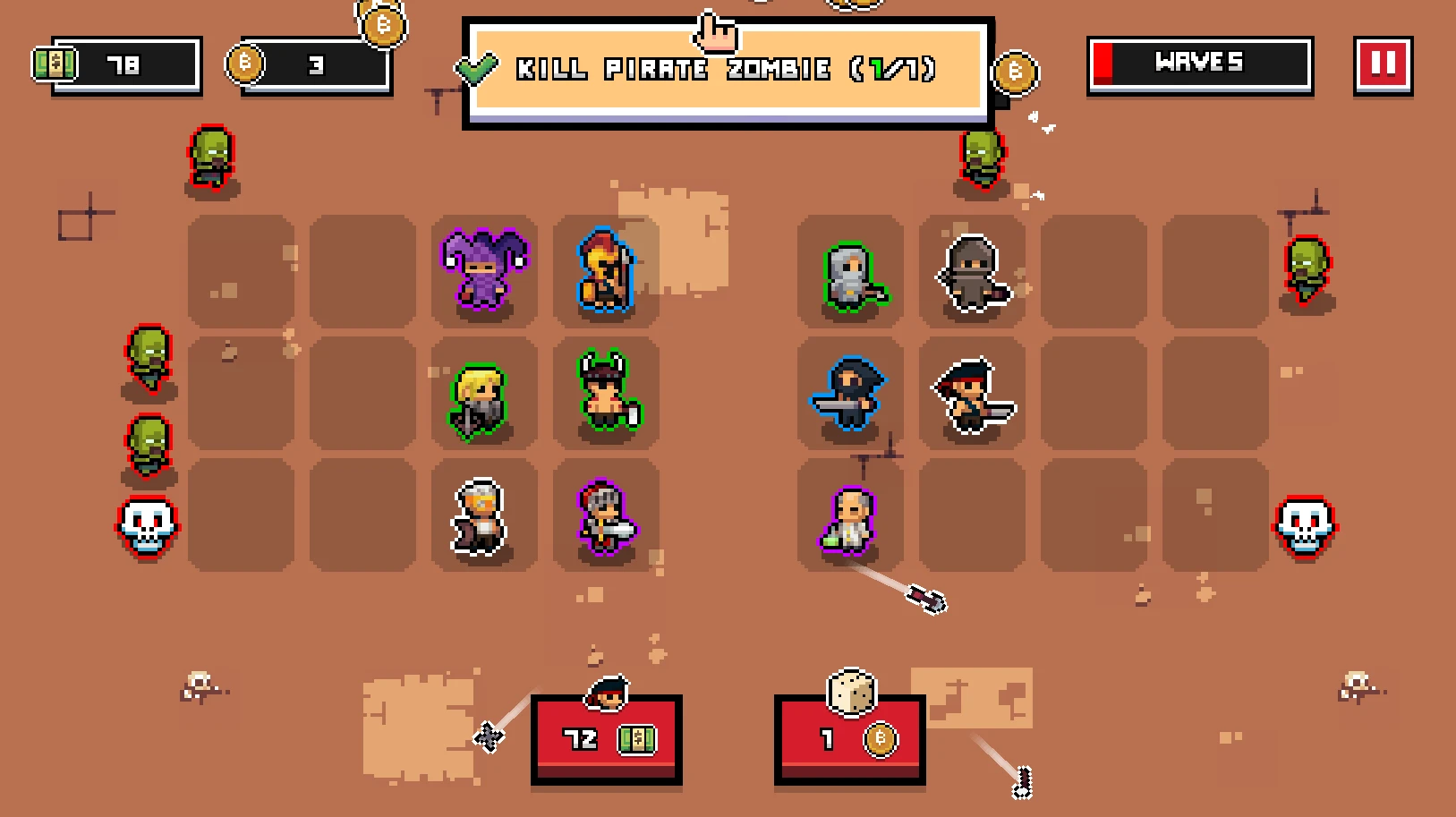Screen dimensions: 1456x817
Task: Click the Wave 5 progress indicator
Action: [1199, 63]
